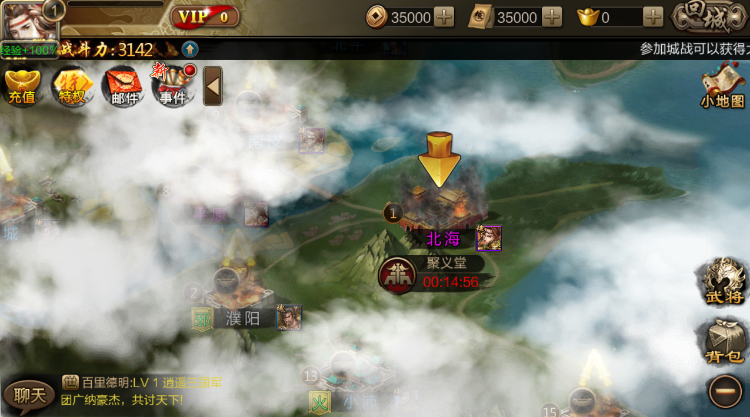750x417 pixels.
Task: Open the 聊天 chat window
Action: click(x=28, y=394)
